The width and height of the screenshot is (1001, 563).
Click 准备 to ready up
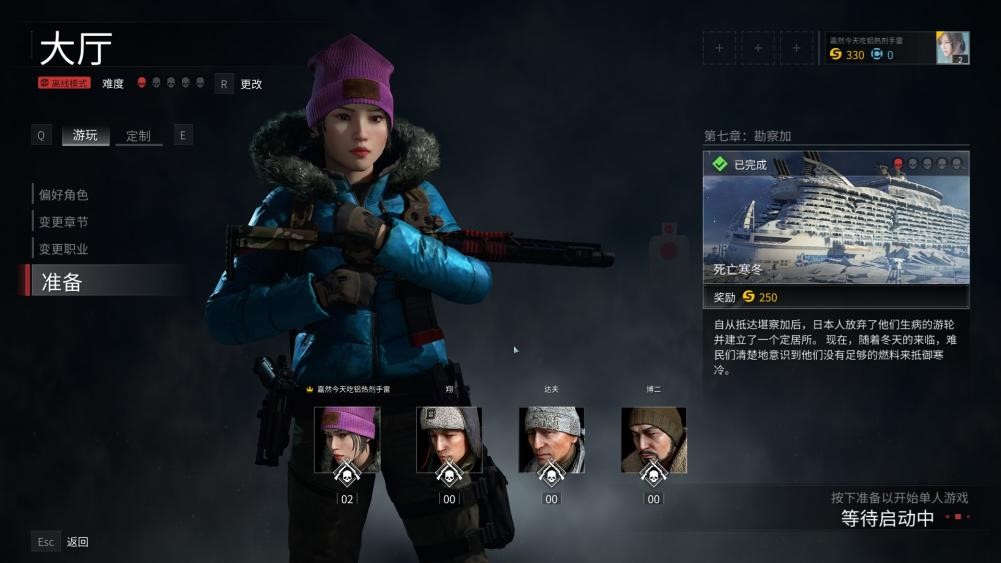click(62, 282)
